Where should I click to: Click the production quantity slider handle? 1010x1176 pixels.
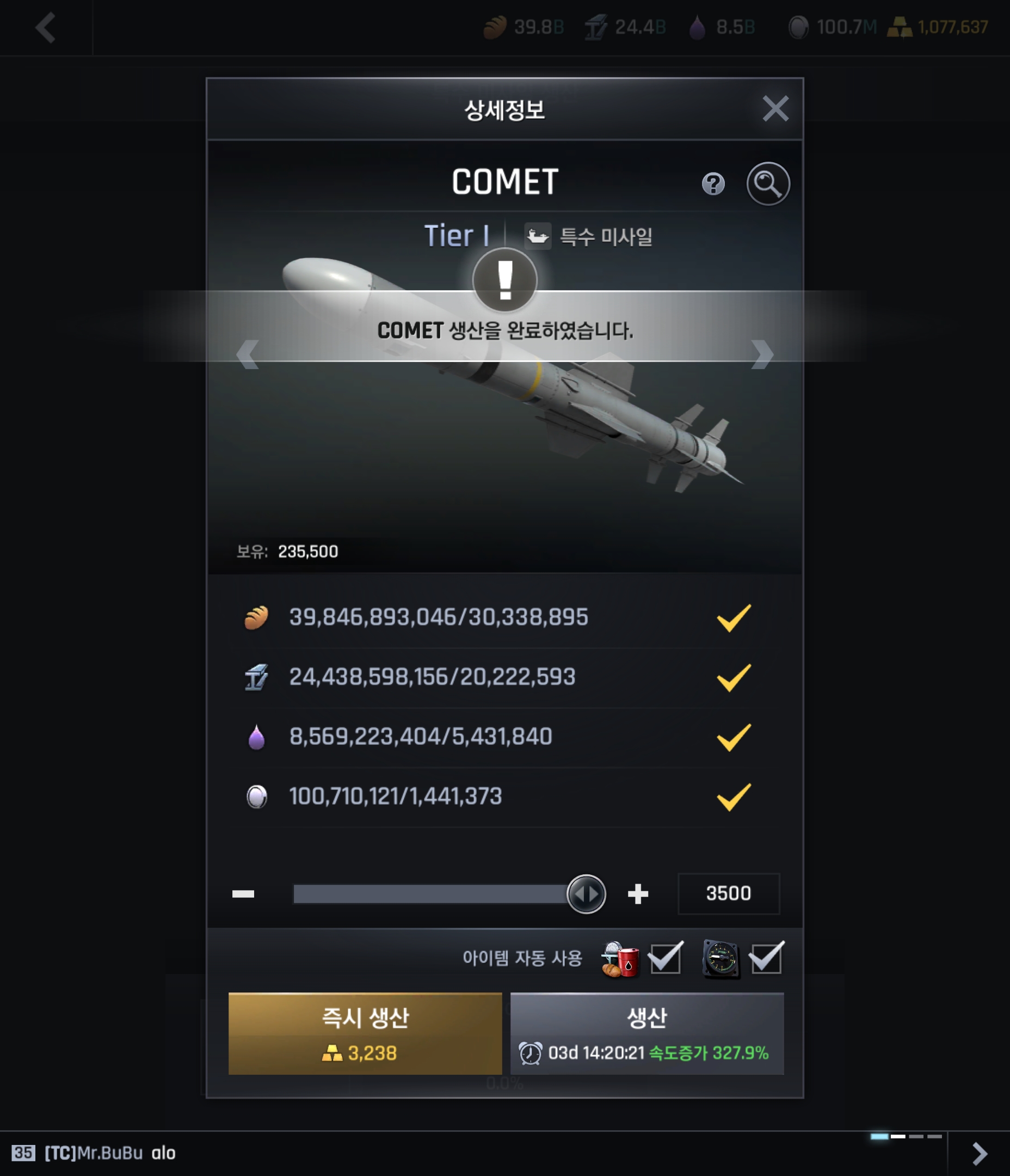pos(586,894)
